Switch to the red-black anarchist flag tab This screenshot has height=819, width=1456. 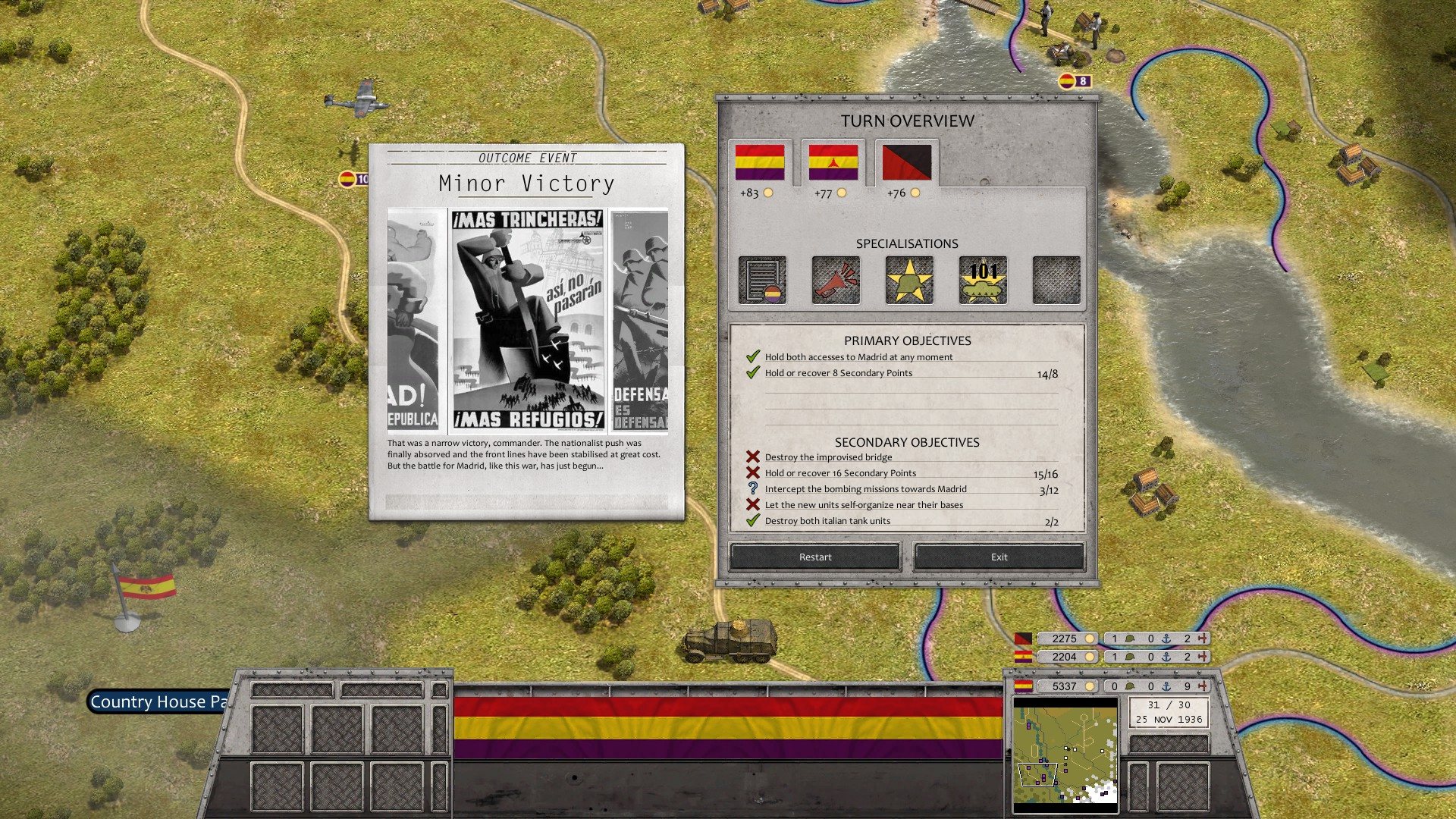coord(908,162)
